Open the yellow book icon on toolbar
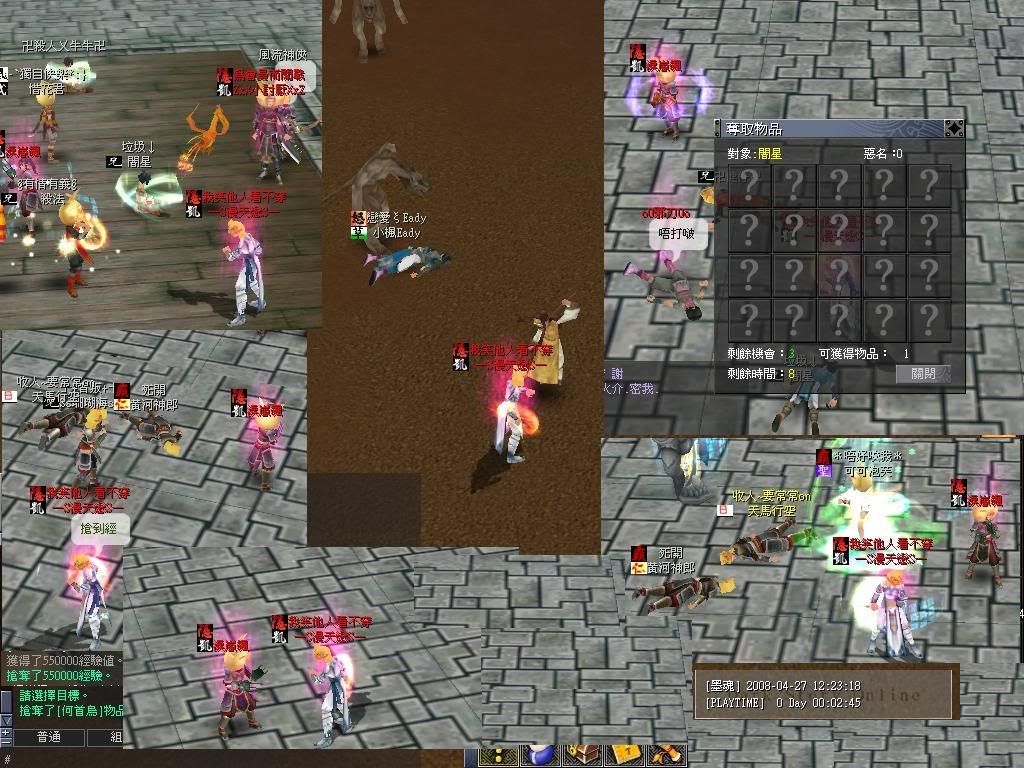This screenshot has height=768, width=1024. 625,756
